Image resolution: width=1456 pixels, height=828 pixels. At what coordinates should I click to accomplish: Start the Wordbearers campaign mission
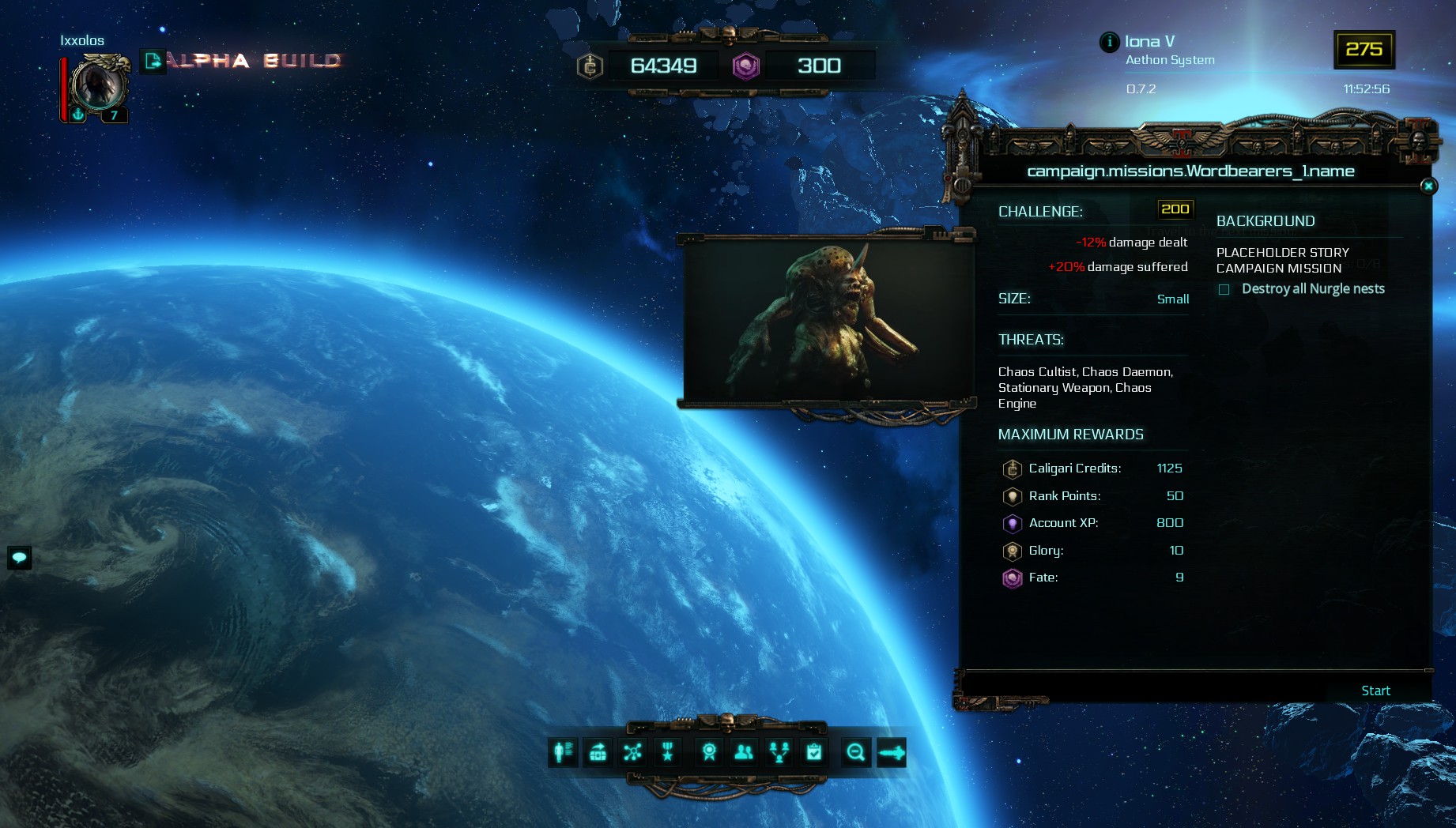(1375, 691)
